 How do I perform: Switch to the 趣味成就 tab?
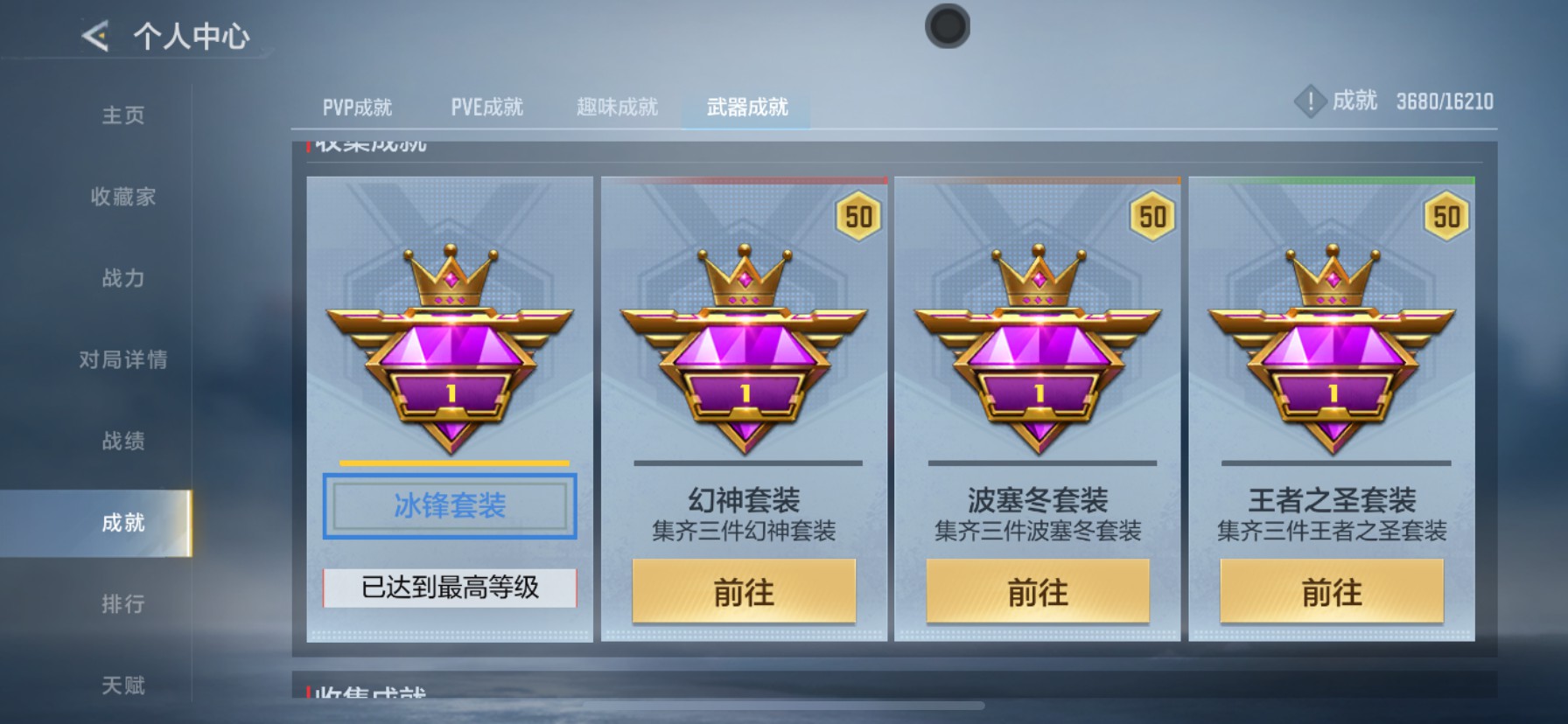coord(615,106)
